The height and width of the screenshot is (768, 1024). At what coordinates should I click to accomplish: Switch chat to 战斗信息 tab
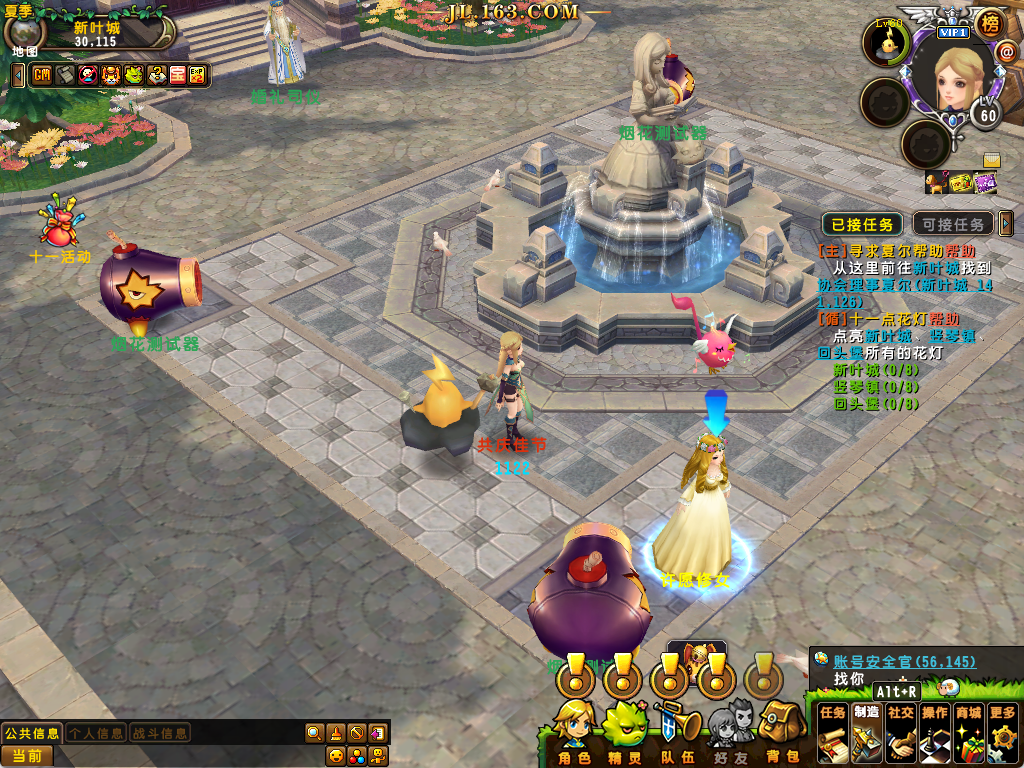(160, 733)
